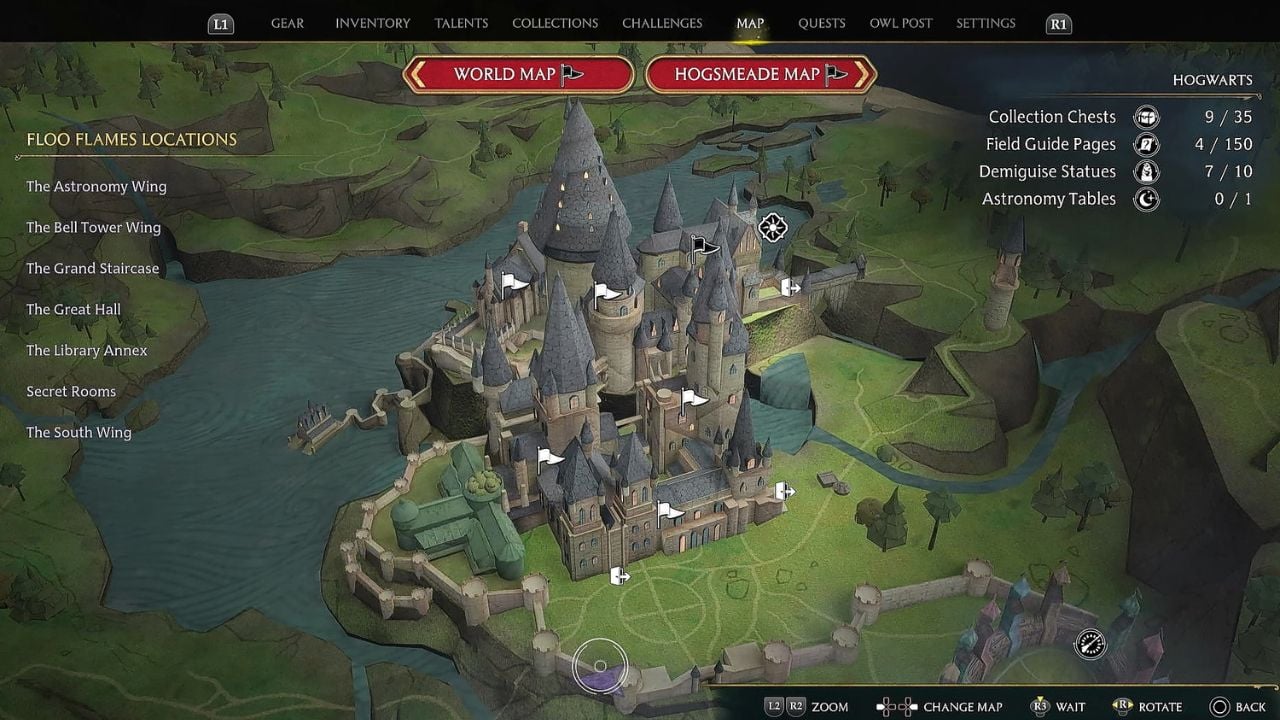The image size is (1280, 720).
Task: Choose The Library Annex floo location
Action: click(86, 351)
